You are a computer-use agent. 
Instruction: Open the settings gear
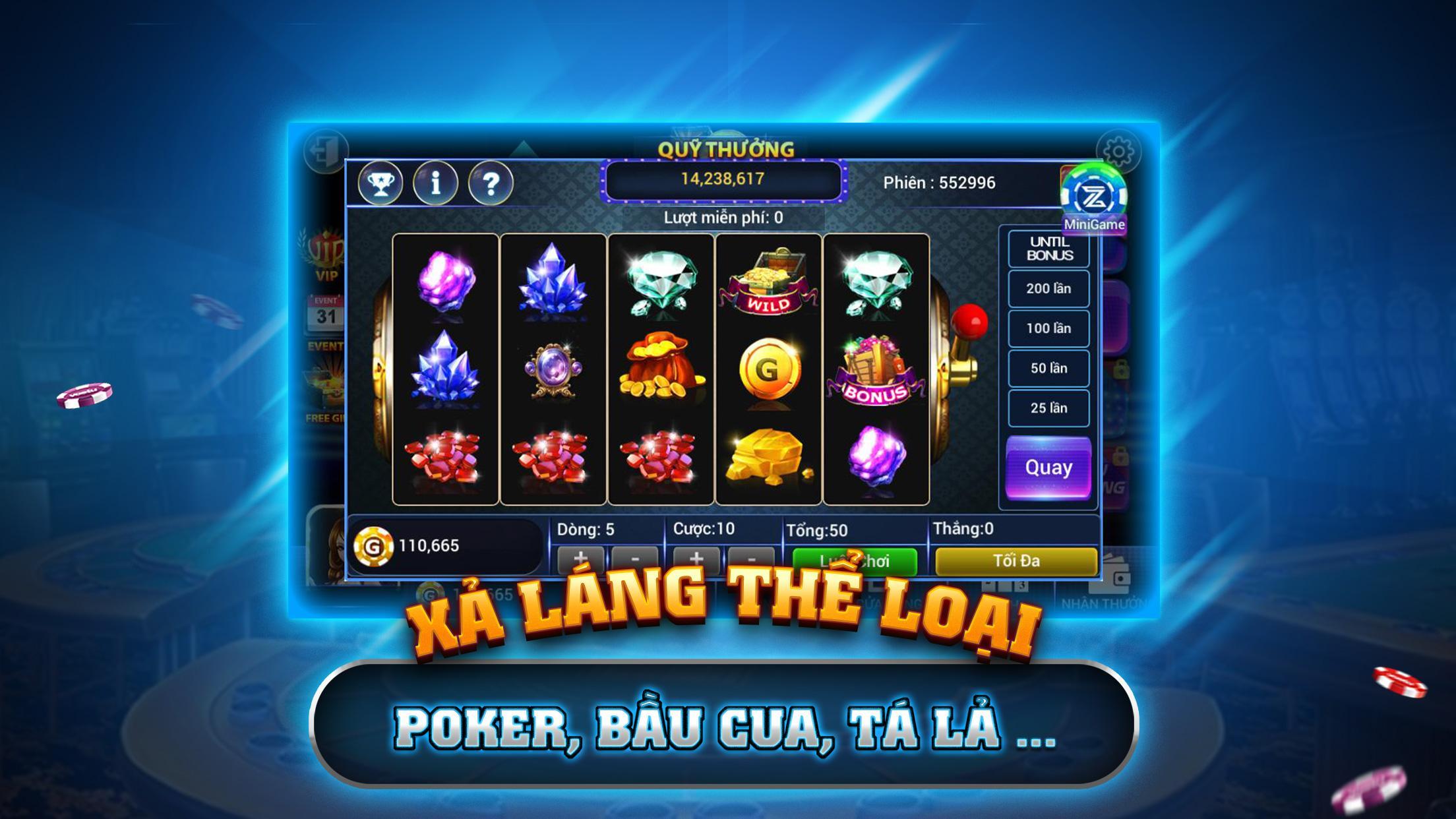click(x=1118, y=152)
